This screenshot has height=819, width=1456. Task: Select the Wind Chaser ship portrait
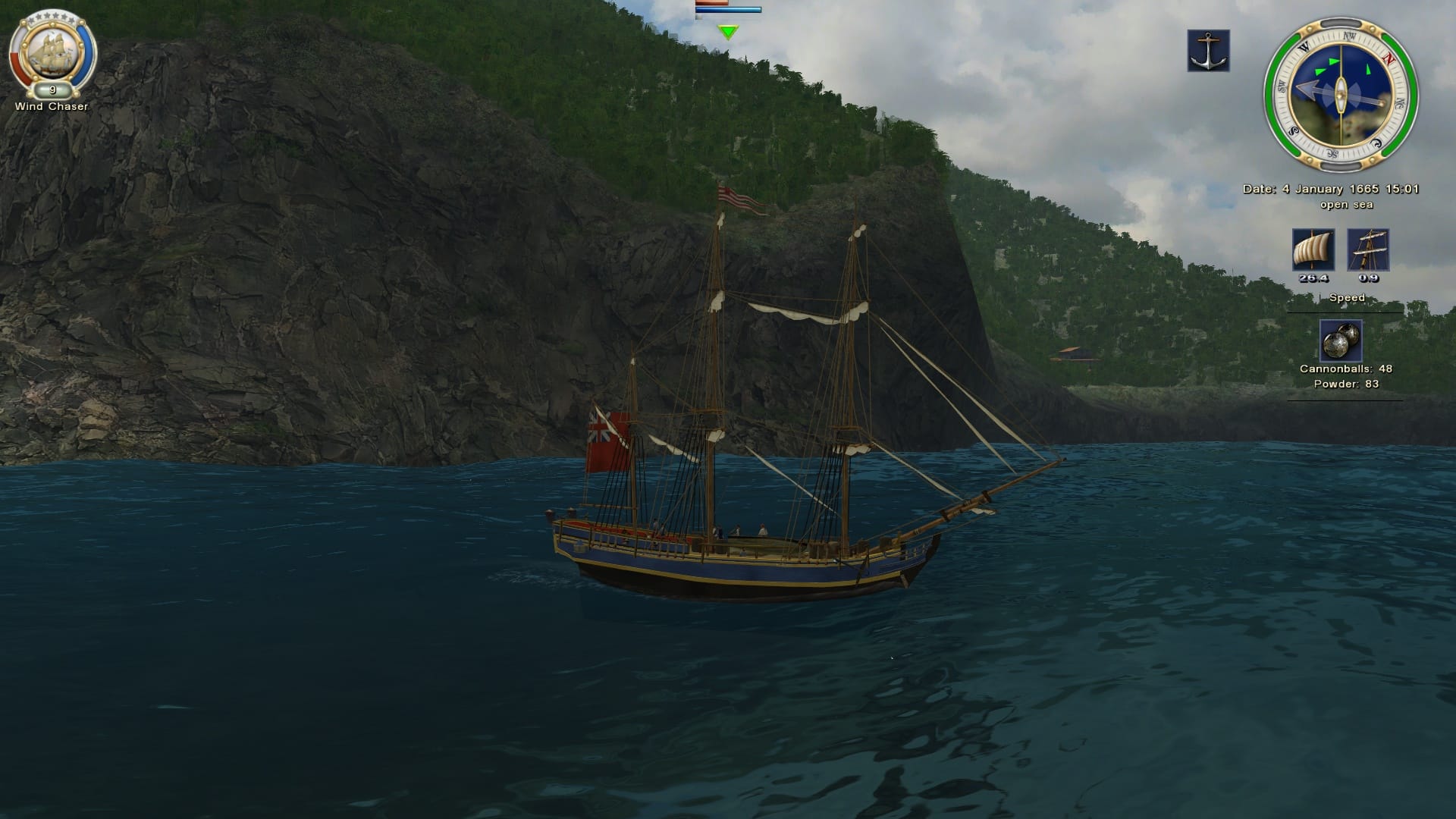tap(52, 55)
